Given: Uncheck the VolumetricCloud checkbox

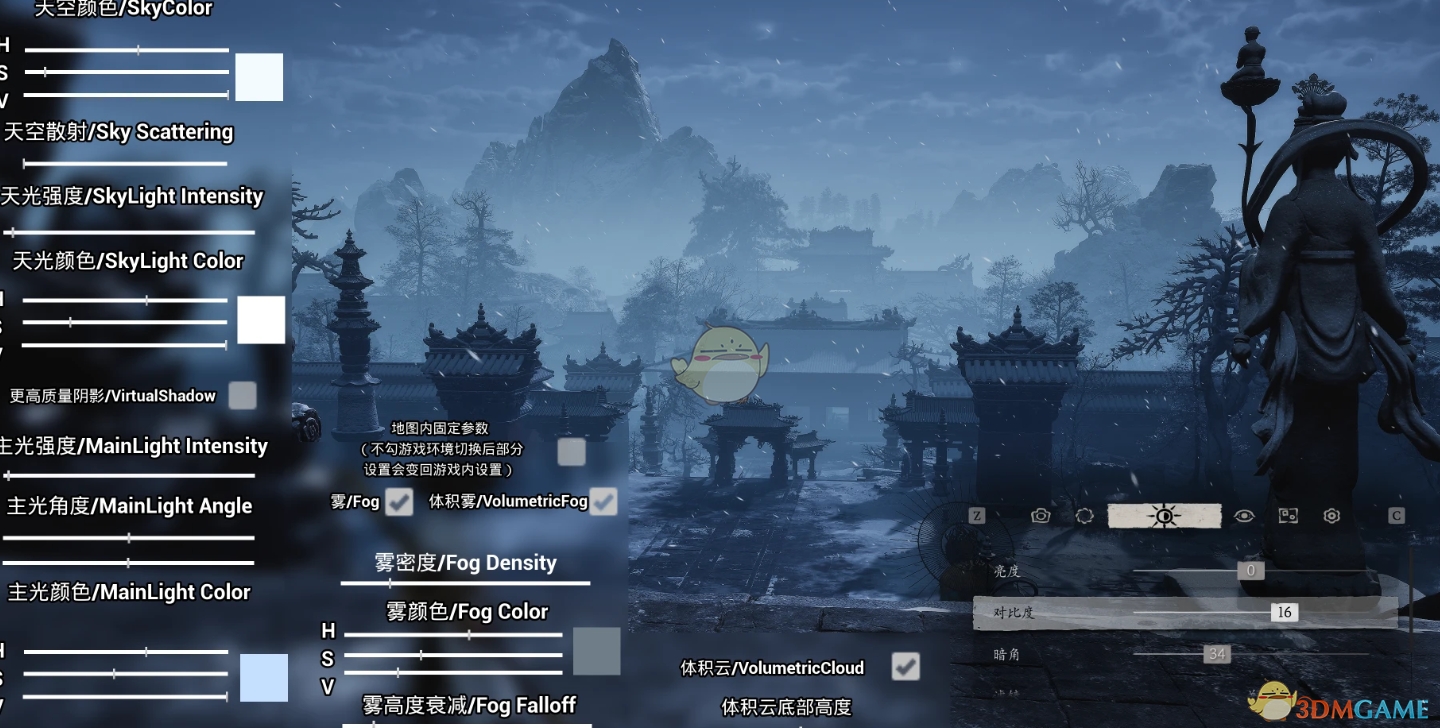Looking at the screenshot, I should [905, 666].
